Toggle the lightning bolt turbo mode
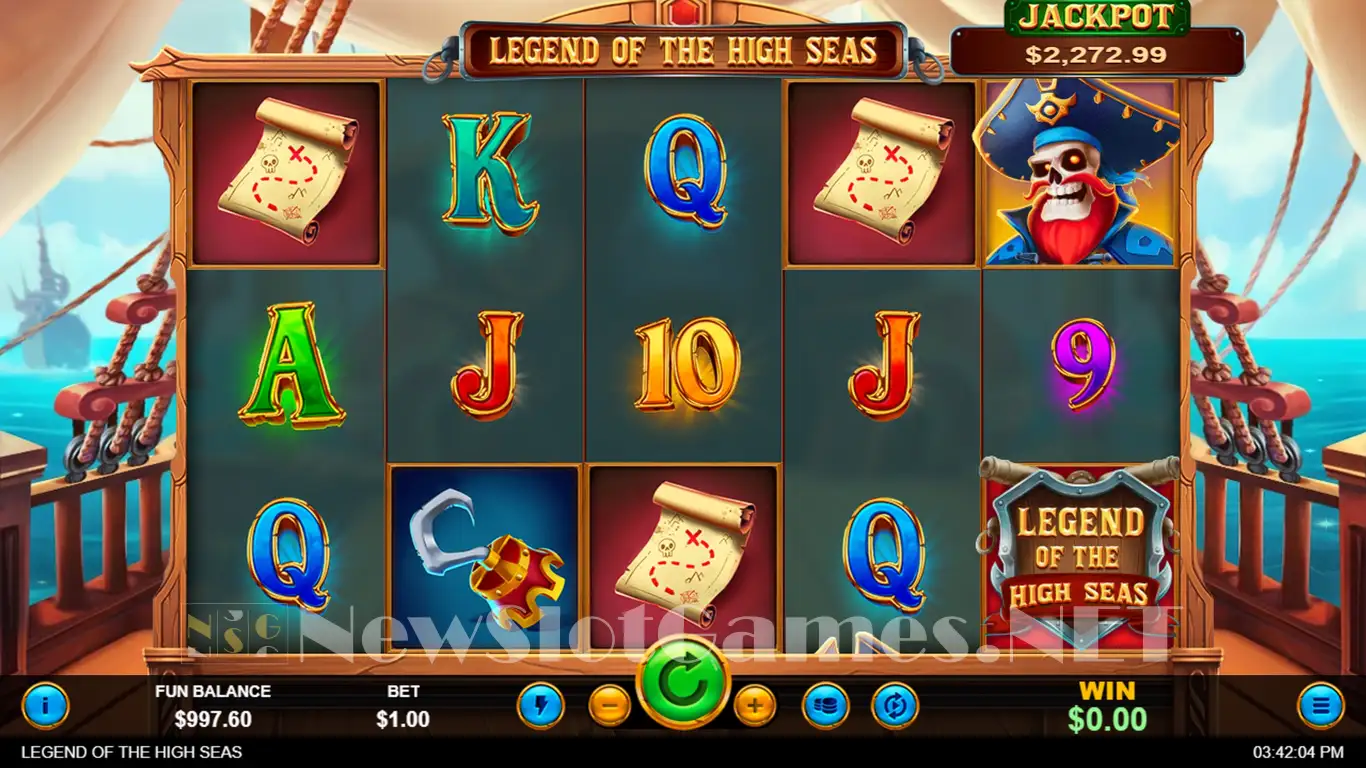Image resolution: width=1366 pixels, height=768 pixels. pos(540,706)
